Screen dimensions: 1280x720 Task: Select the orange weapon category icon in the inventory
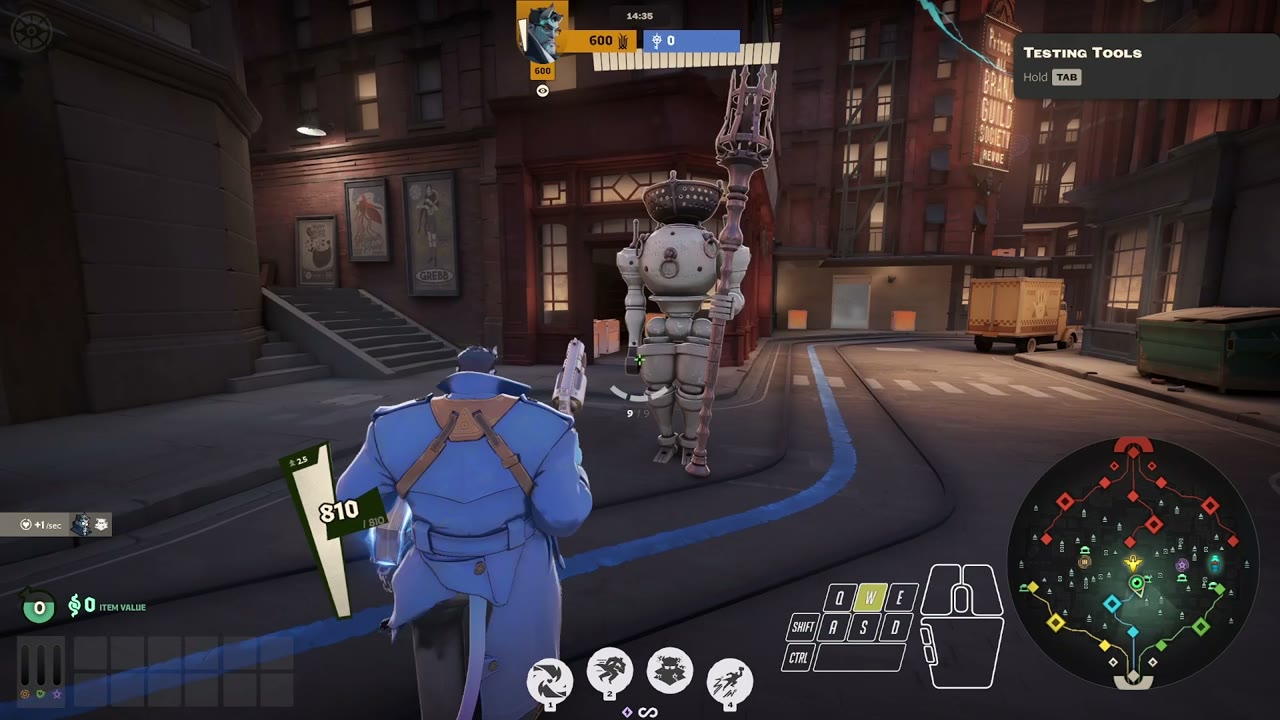tap(25, 694)
